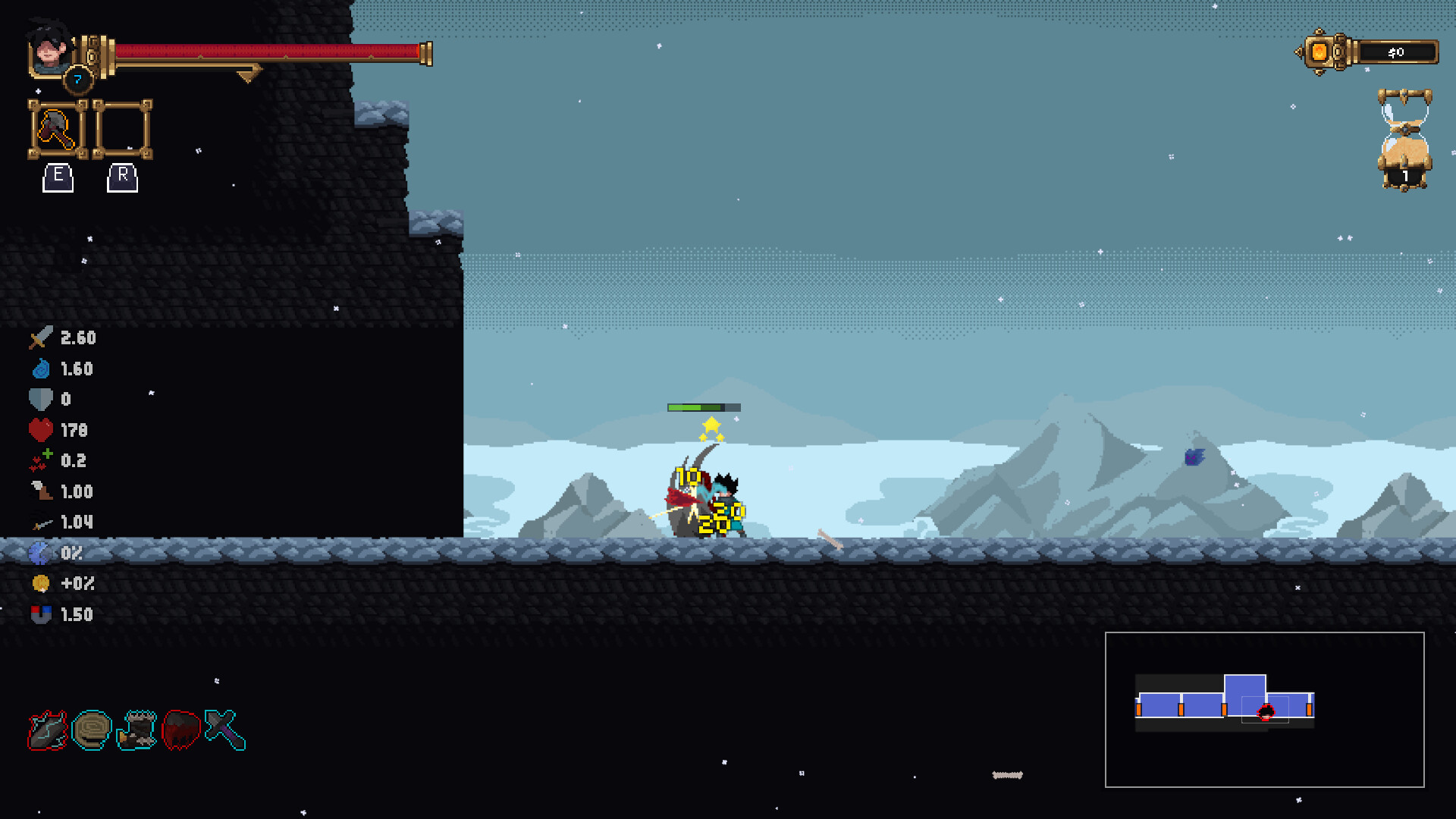Select the sword attack damage stat icon
This screenshot has height=819, width=1456.
(39, 338)
